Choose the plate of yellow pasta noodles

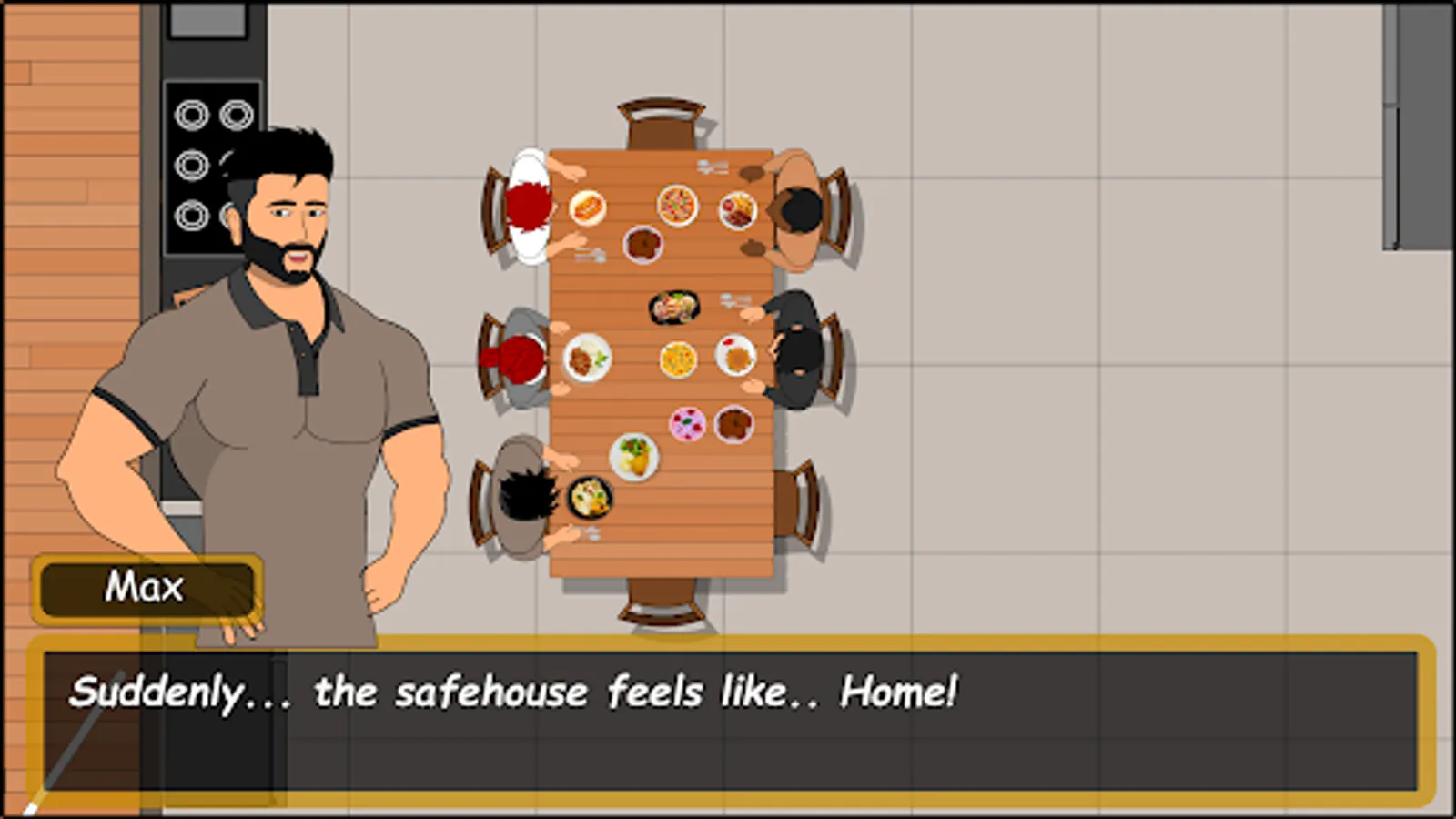tap(678, 359)
